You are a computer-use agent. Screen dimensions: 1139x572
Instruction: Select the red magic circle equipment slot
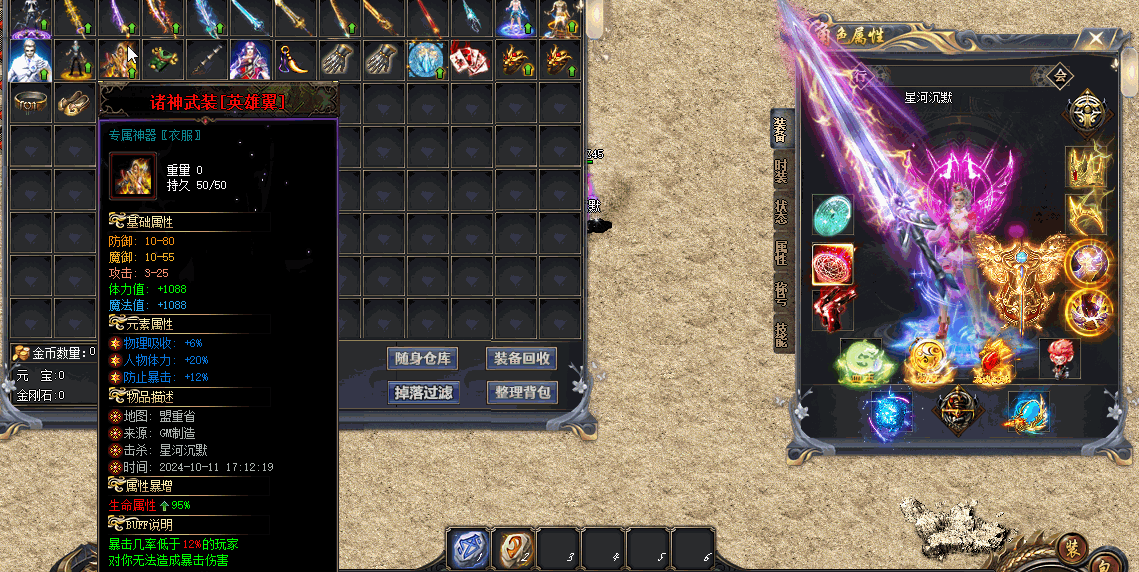(x=832, y=264)
